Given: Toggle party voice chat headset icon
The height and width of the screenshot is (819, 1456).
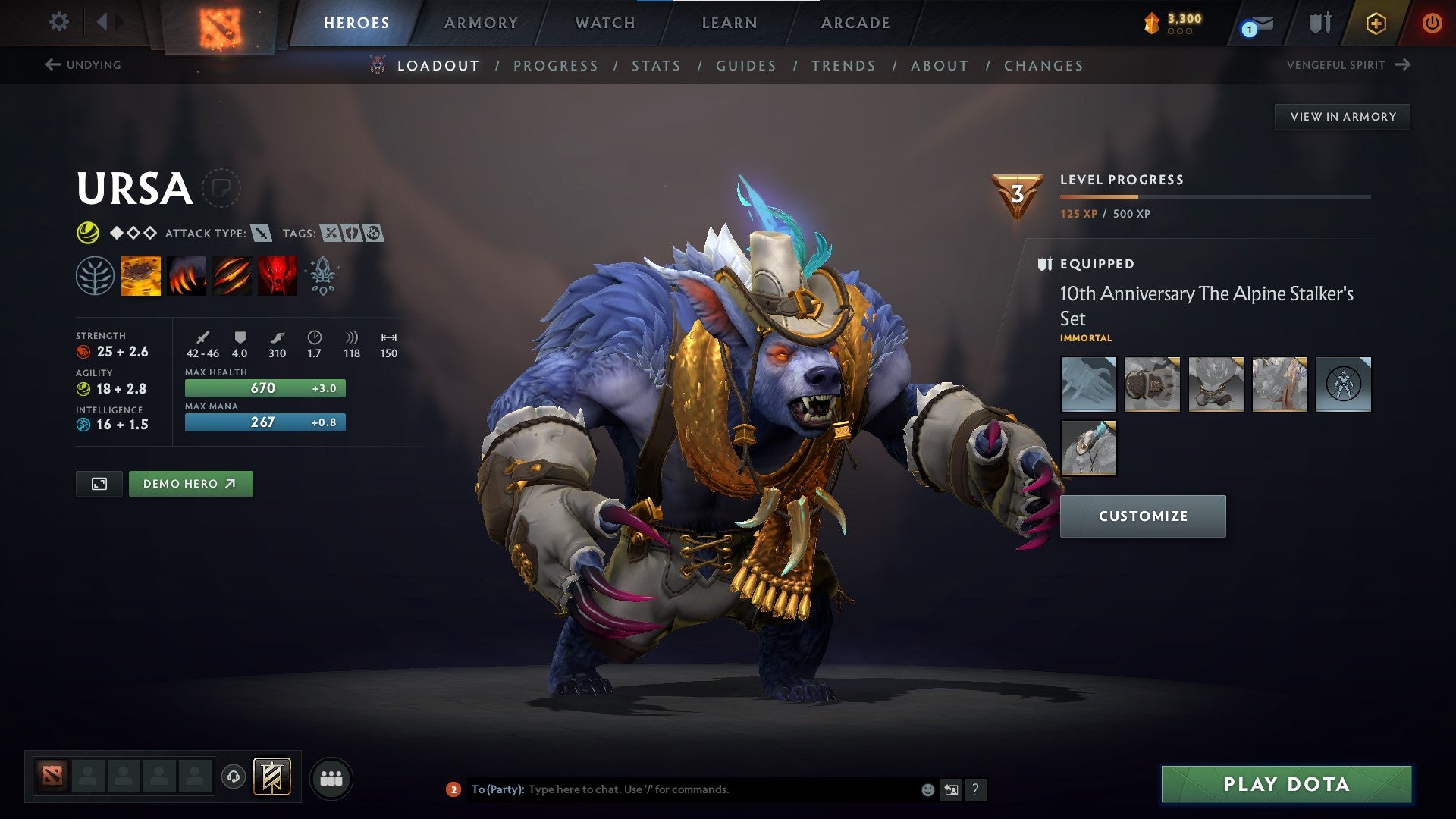Looking at the screenshot, I should tap(234, 777).
